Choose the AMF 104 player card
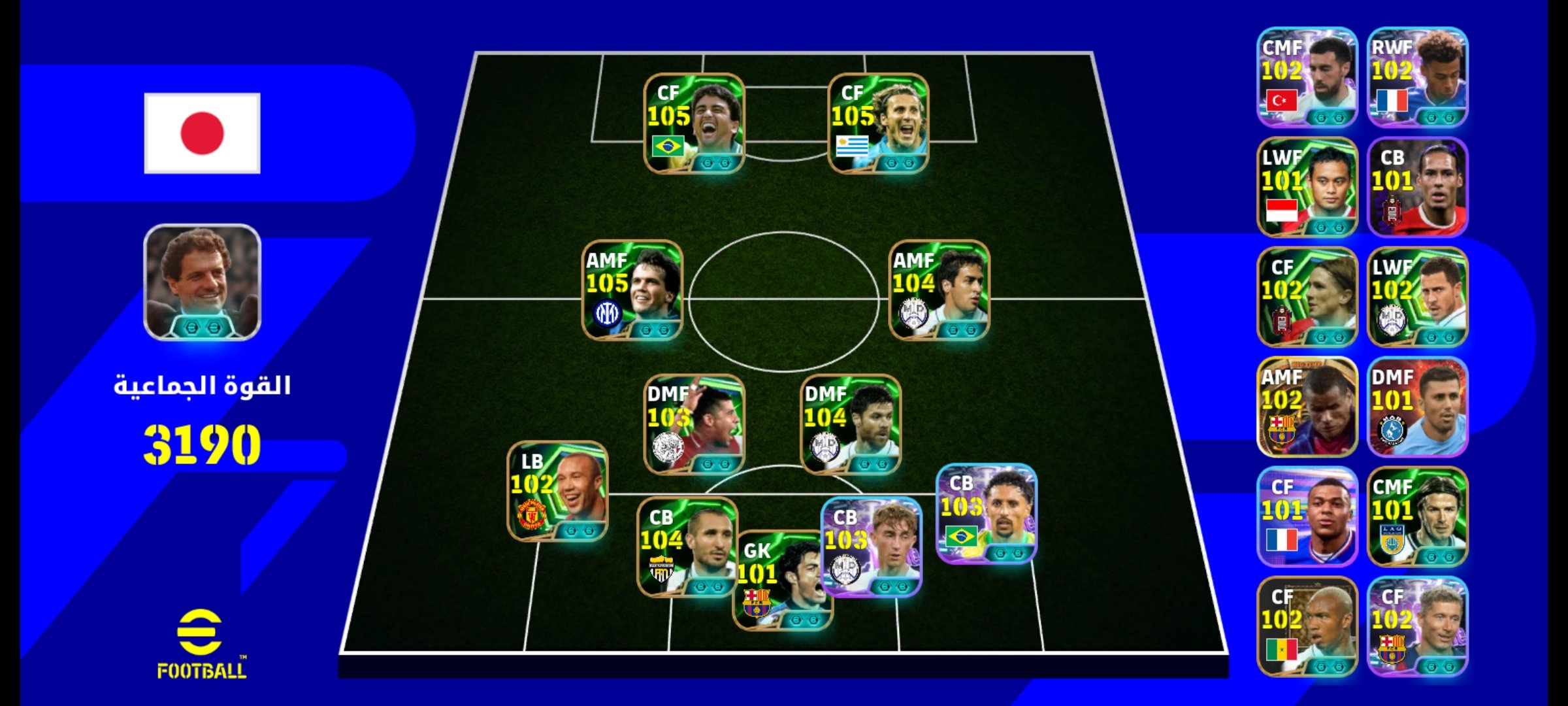Image resolution: width=1568 pixels, height=706 pixels. [939, 291]
